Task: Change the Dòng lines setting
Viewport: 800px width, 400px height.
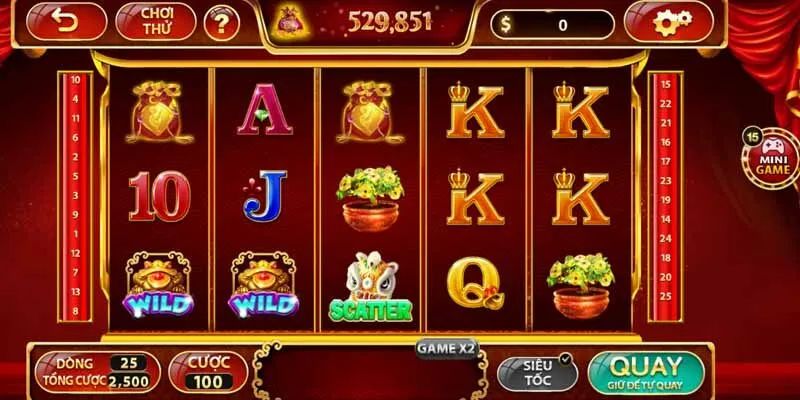Action: [97, 362]
